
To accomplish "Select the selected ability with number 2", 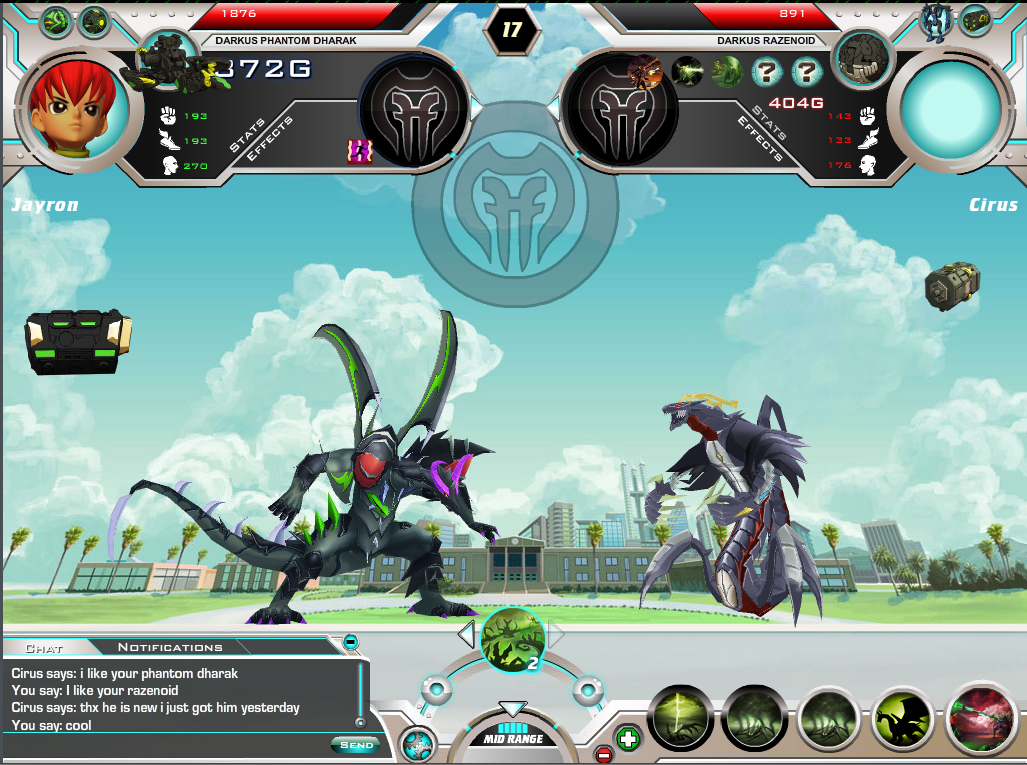I will pos(512,639).
